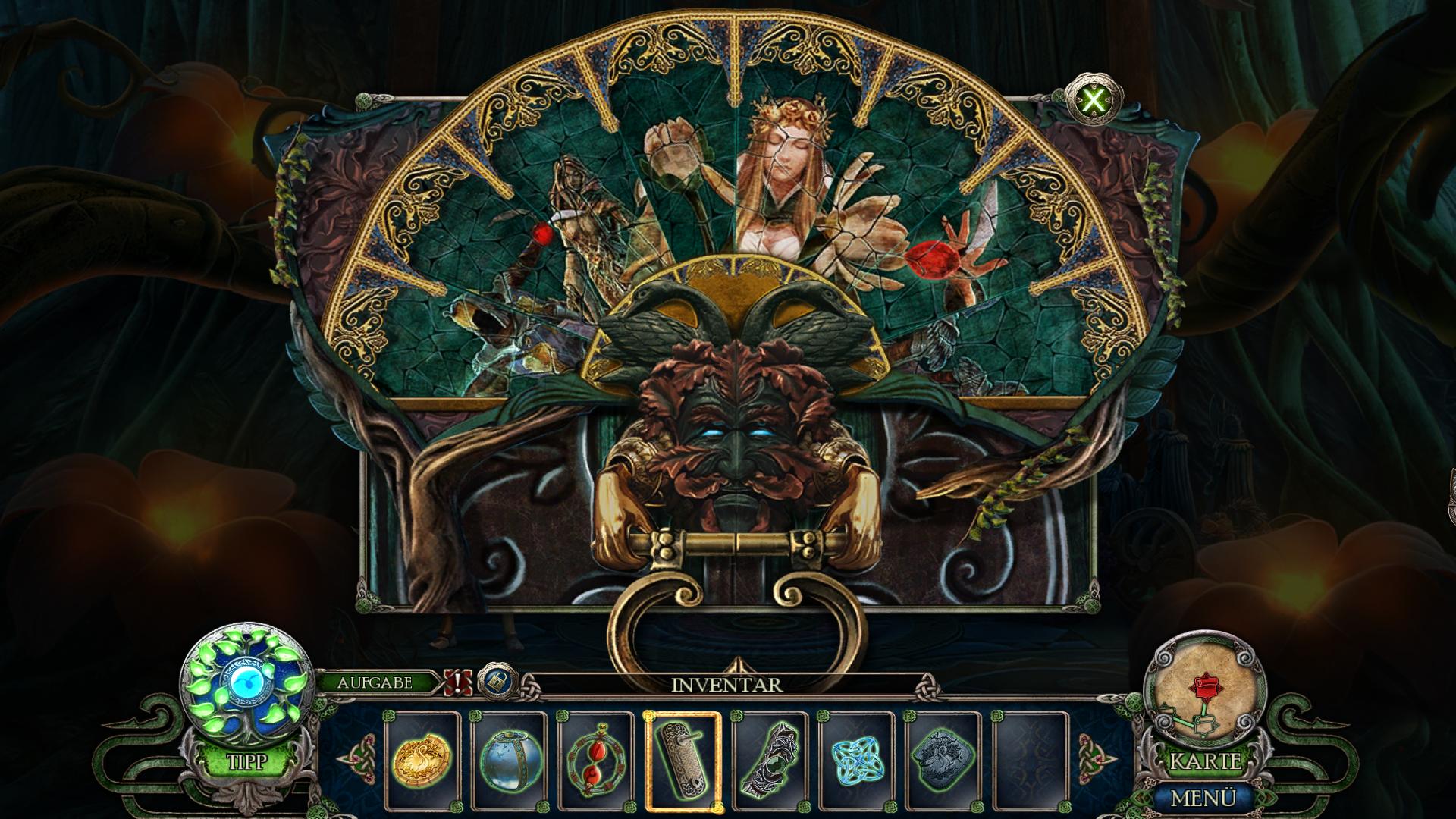The height and width of the screenshot is (819, 1456).
Task: Pick the blue glass orb item
Action: [509, 760]
